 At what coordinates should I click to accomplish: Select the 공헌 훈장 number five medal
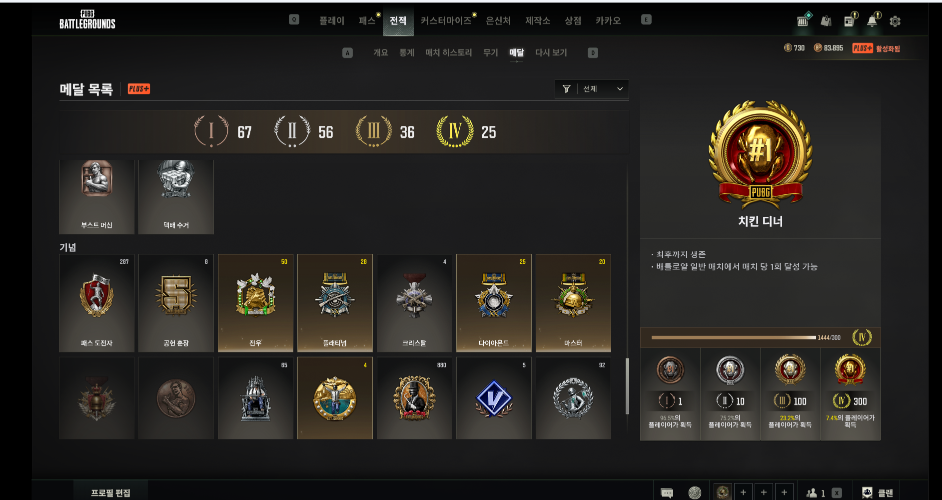175,302
